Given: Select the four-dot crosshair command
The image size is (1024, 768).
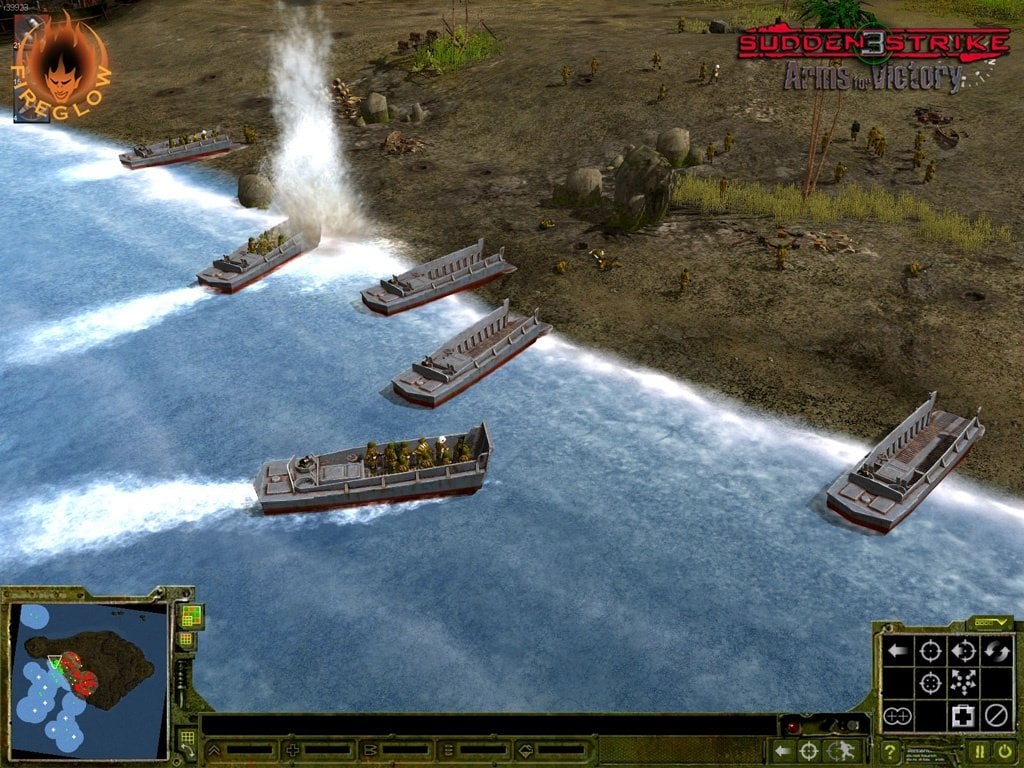Looking at the screenshot, I should (x=930, y=684).
